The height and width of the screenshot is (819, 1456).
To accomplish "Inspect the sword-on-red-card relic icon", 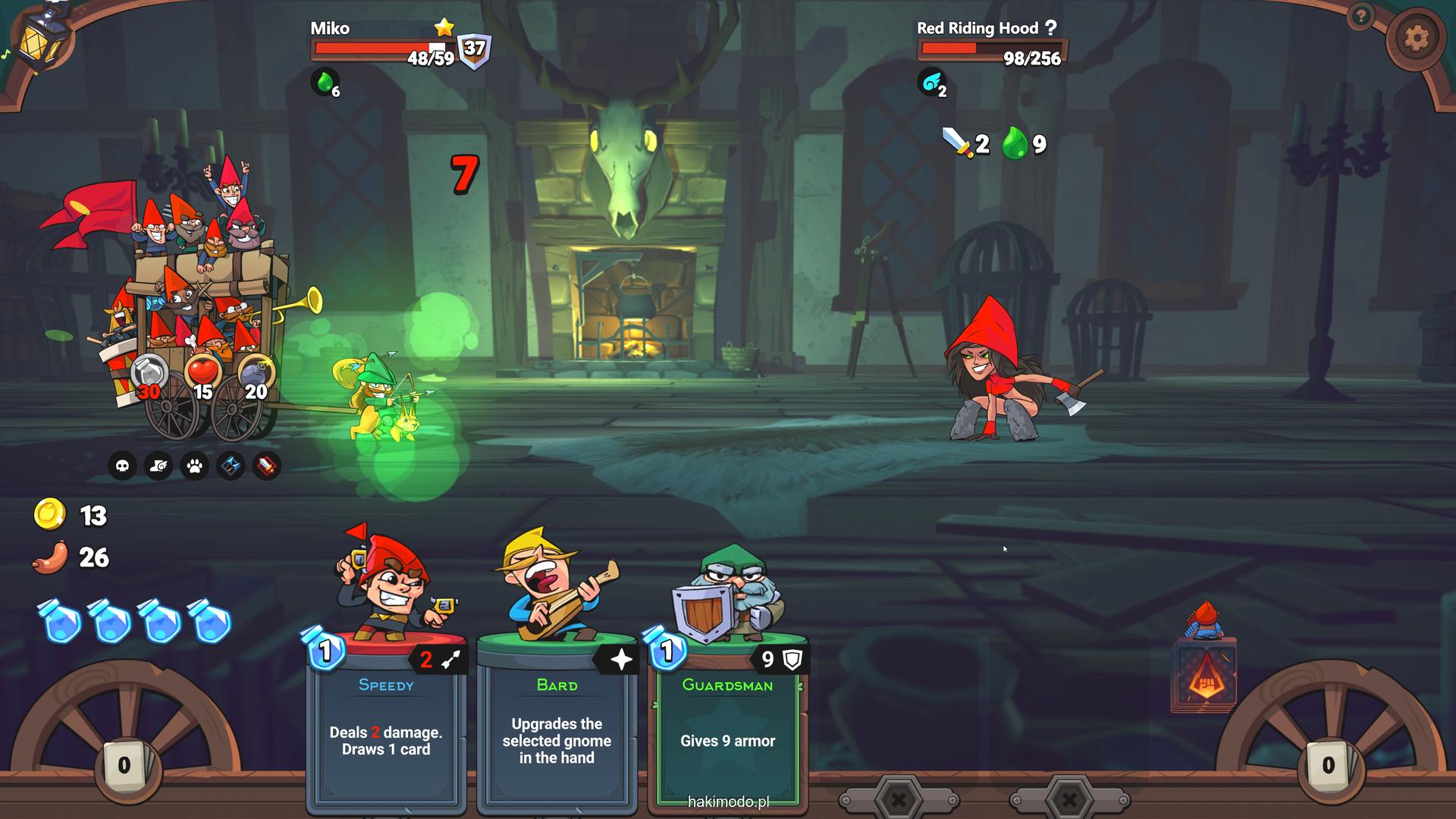I will click(x=267, y=466).
